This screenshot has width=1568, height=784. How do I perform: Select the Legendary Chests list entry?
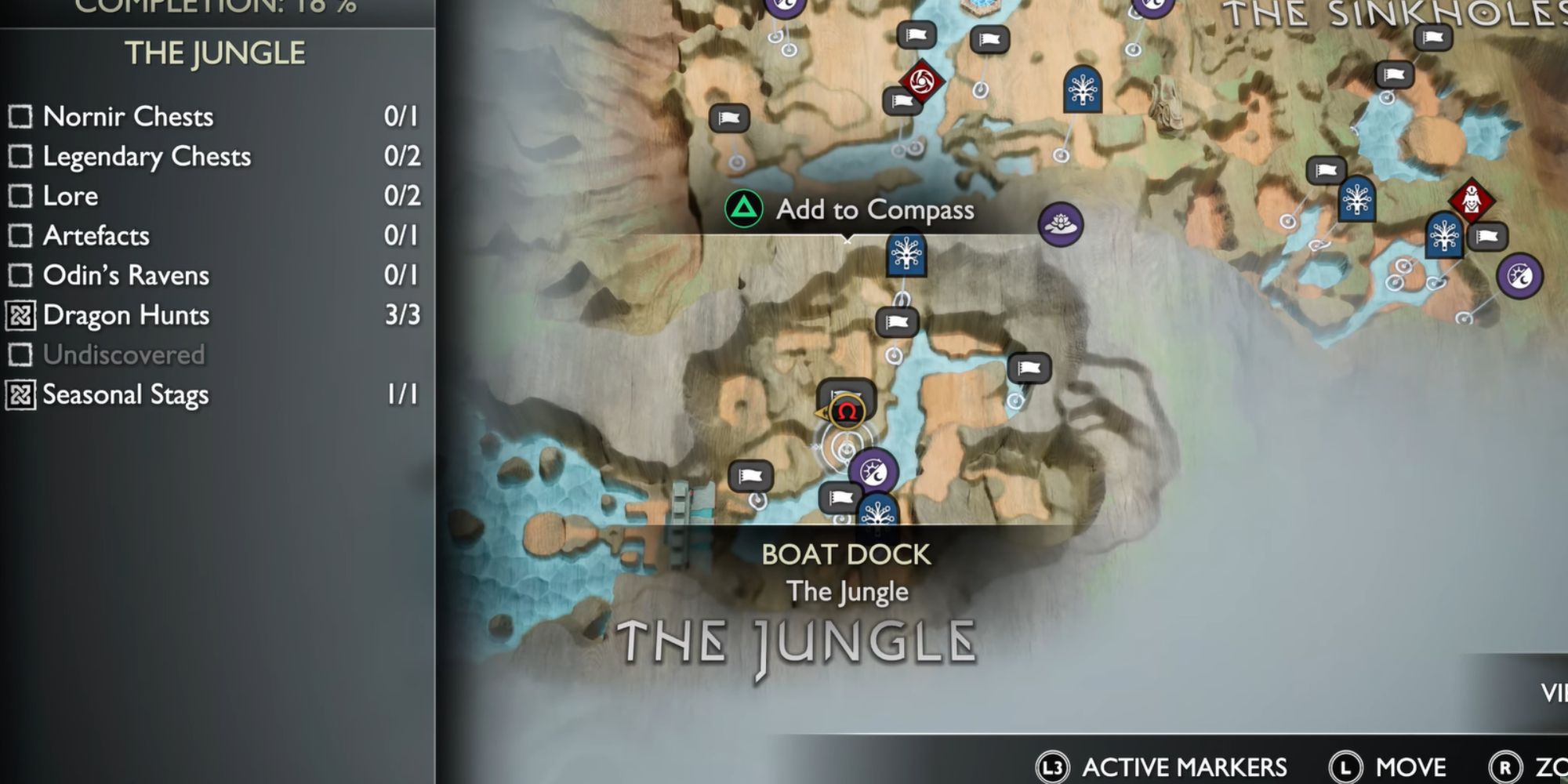[x=149, y=157]
